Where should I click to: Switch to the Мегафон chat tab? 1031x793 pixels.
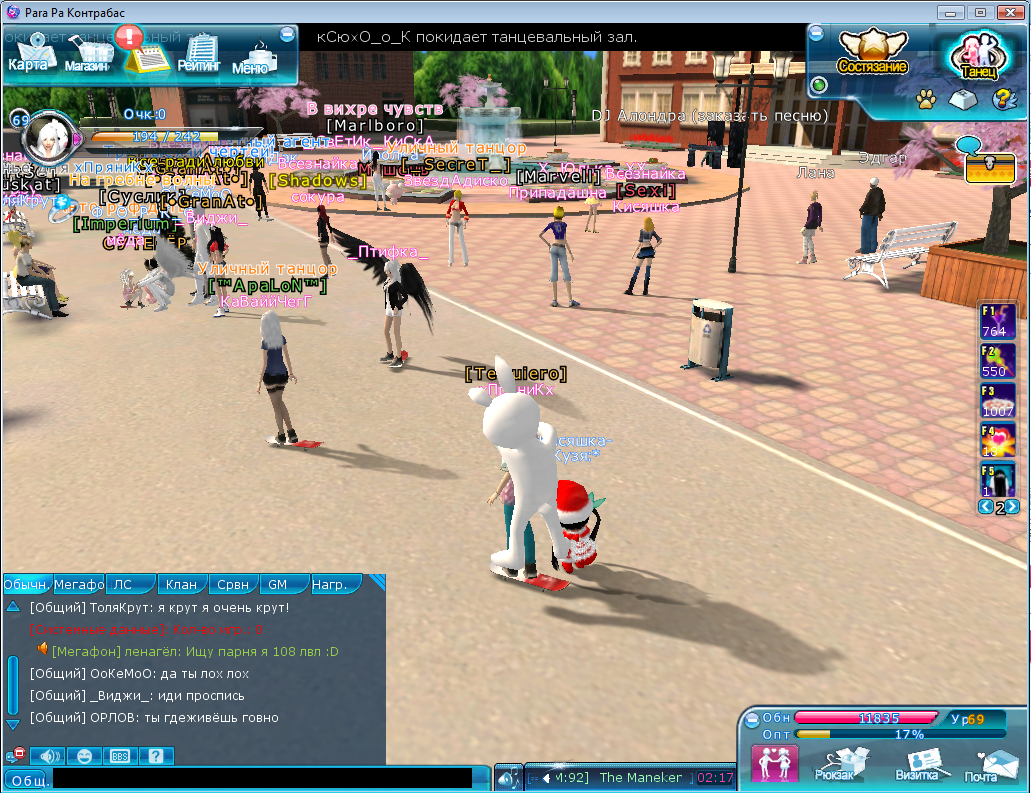pyautogui.click(x=79, y=584)
